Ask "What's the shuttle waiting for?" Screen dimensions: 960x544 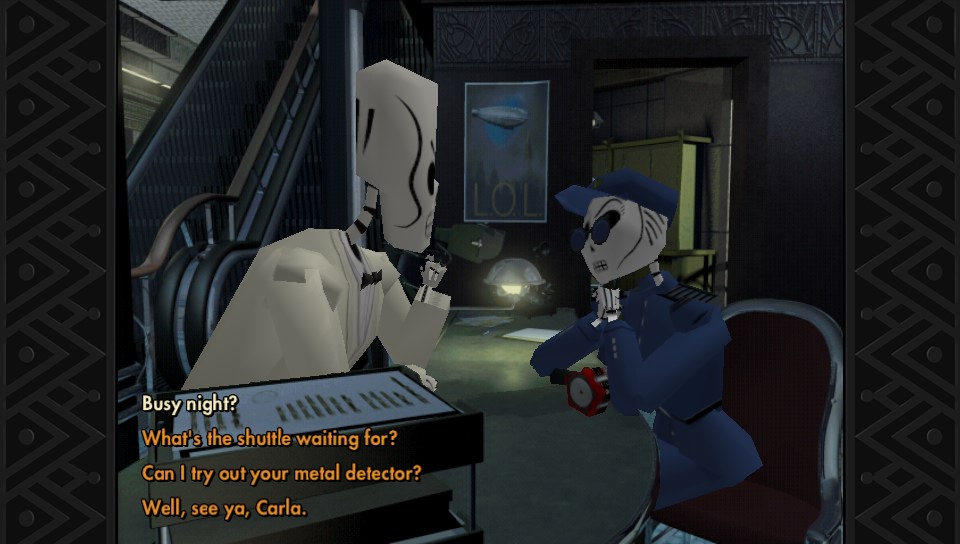[269, 438]
